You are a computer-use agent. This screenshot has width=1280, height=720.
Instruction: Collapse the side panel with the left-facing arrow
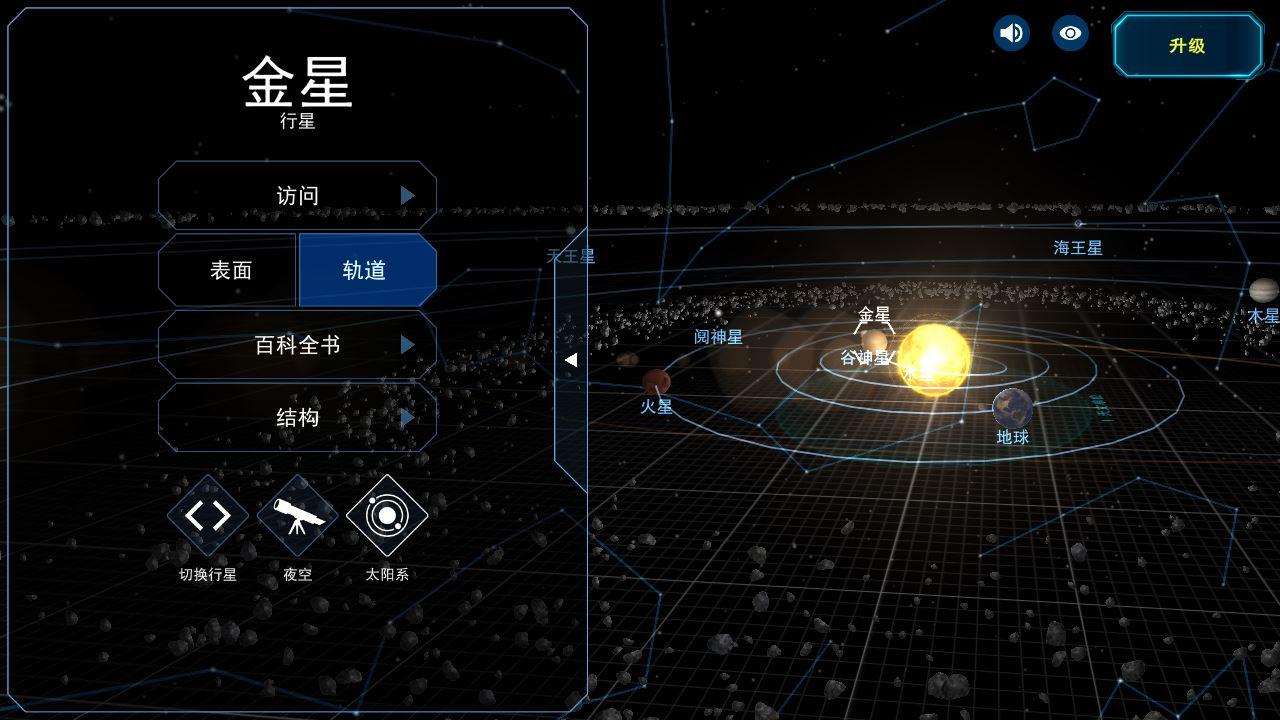(x=573, y=360)
